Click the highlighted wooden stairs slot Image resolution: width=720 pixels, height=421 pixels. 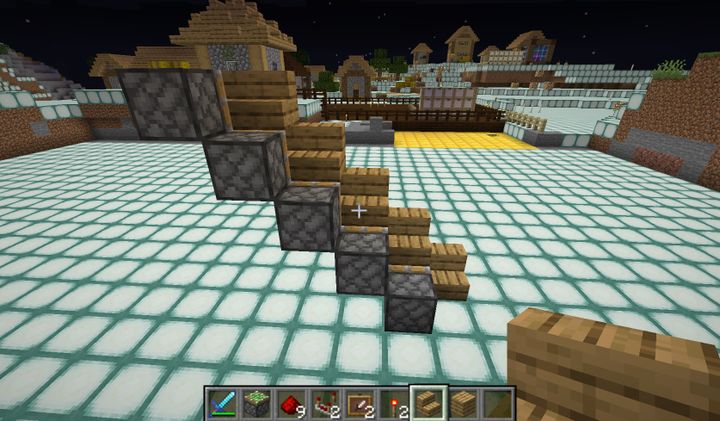pos(430,403)
